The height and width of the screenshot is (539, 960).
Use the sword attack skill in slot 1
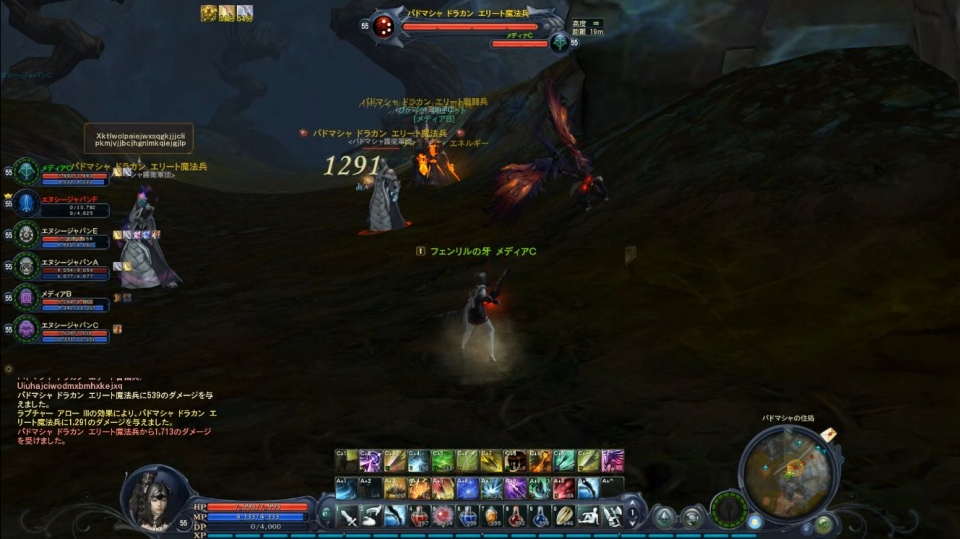tap(349, 516)
